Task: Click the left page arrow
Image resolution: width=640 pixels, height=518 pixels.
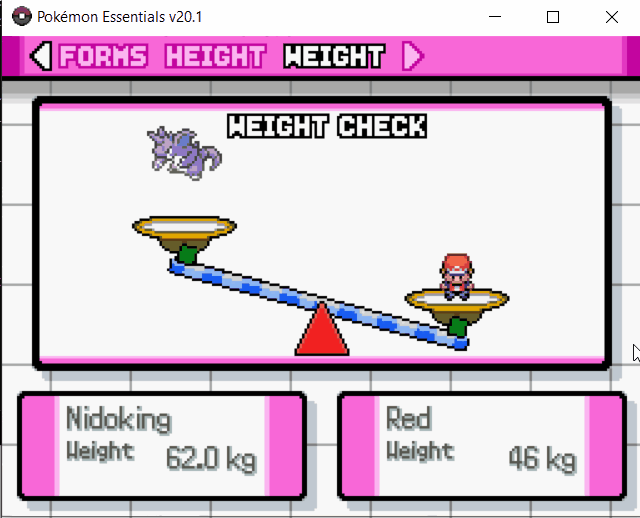Action: pyautogui.click(x=40, y=57)
